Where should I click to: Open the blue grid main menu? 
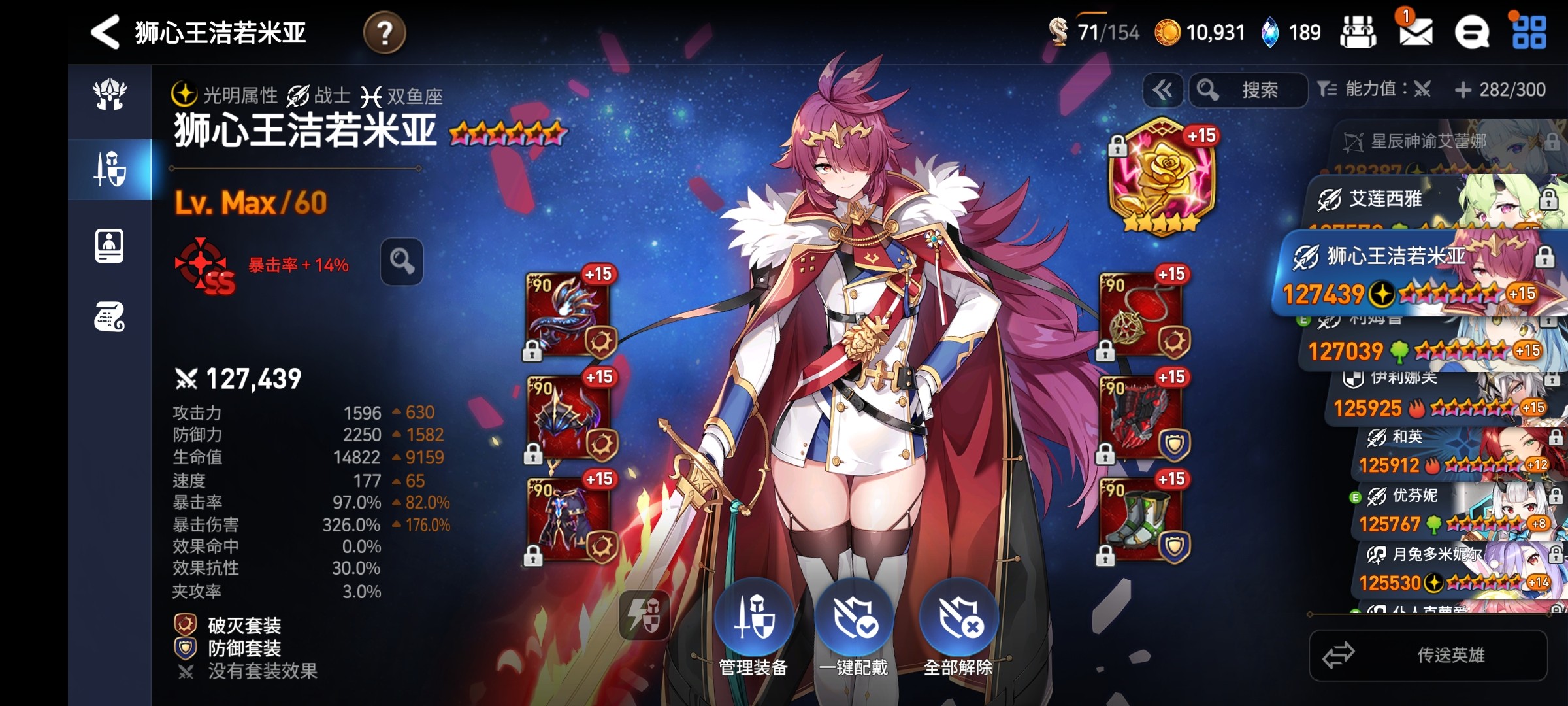click(1529, 32)
